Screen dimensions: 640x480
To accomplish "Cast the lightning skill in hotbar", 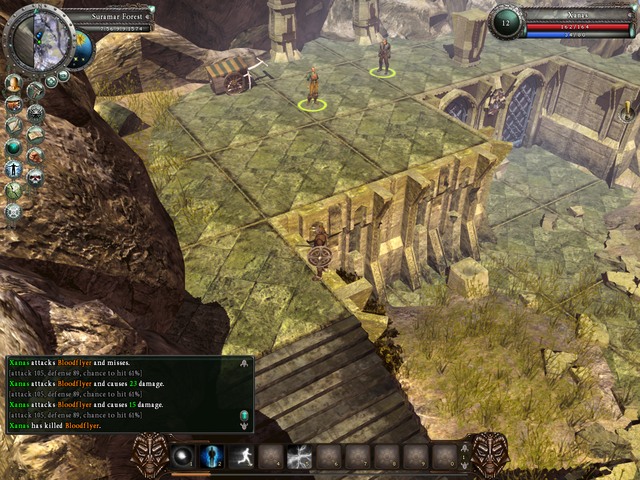I will (x=298, y=458).
